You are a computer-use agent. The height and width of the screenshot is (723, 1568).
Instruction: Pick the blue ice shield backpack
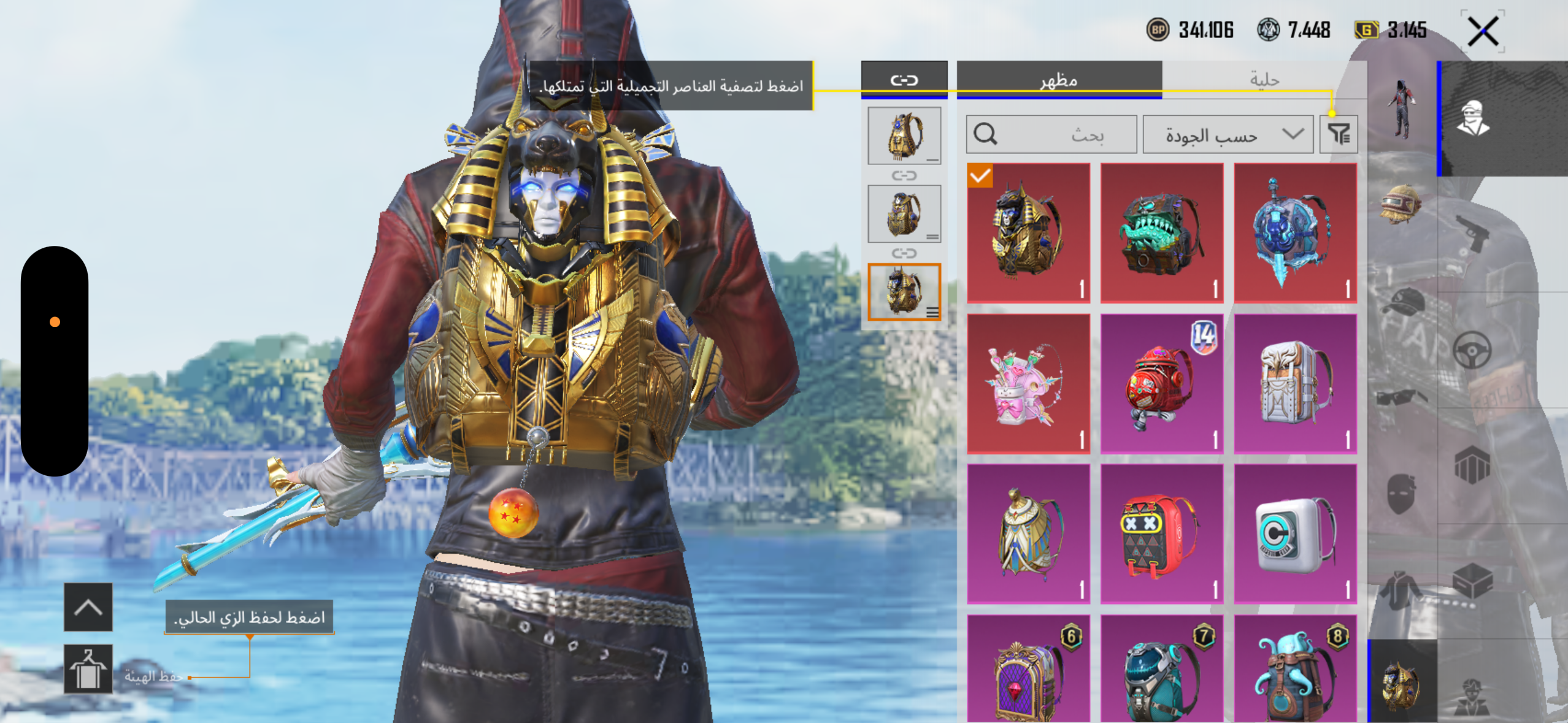(1295, 233)
